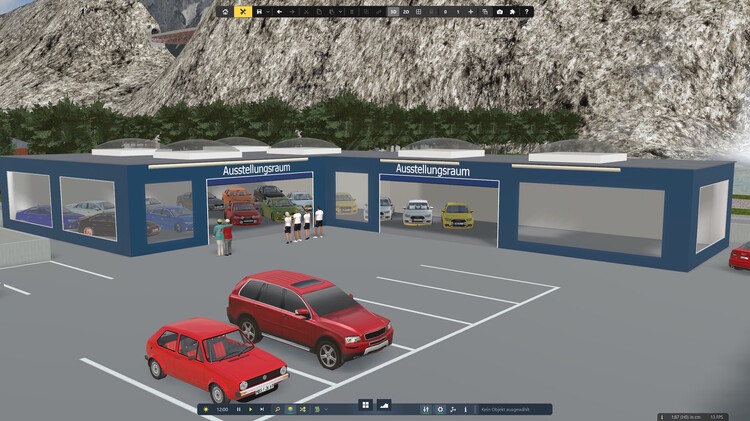Screen dimensions: 750x421
Task: Open the four-square catalog grid button
Action: pyautogui.click(x=366, y=405)
